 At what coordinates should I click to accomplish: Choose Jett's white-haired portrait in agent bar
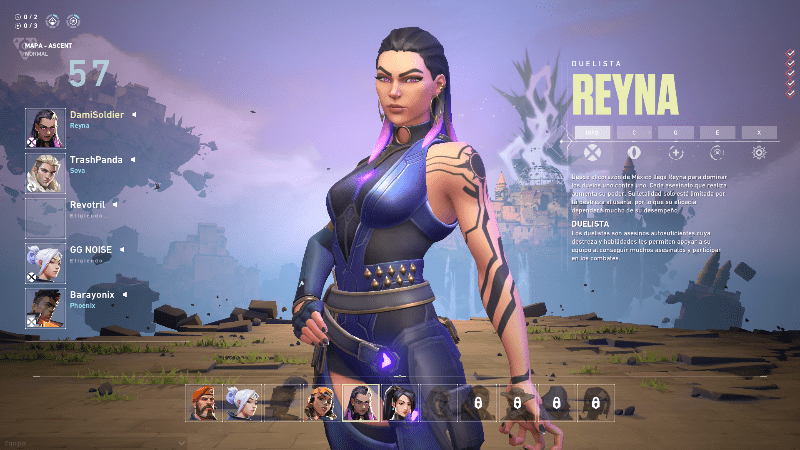(x=242, y=403)
